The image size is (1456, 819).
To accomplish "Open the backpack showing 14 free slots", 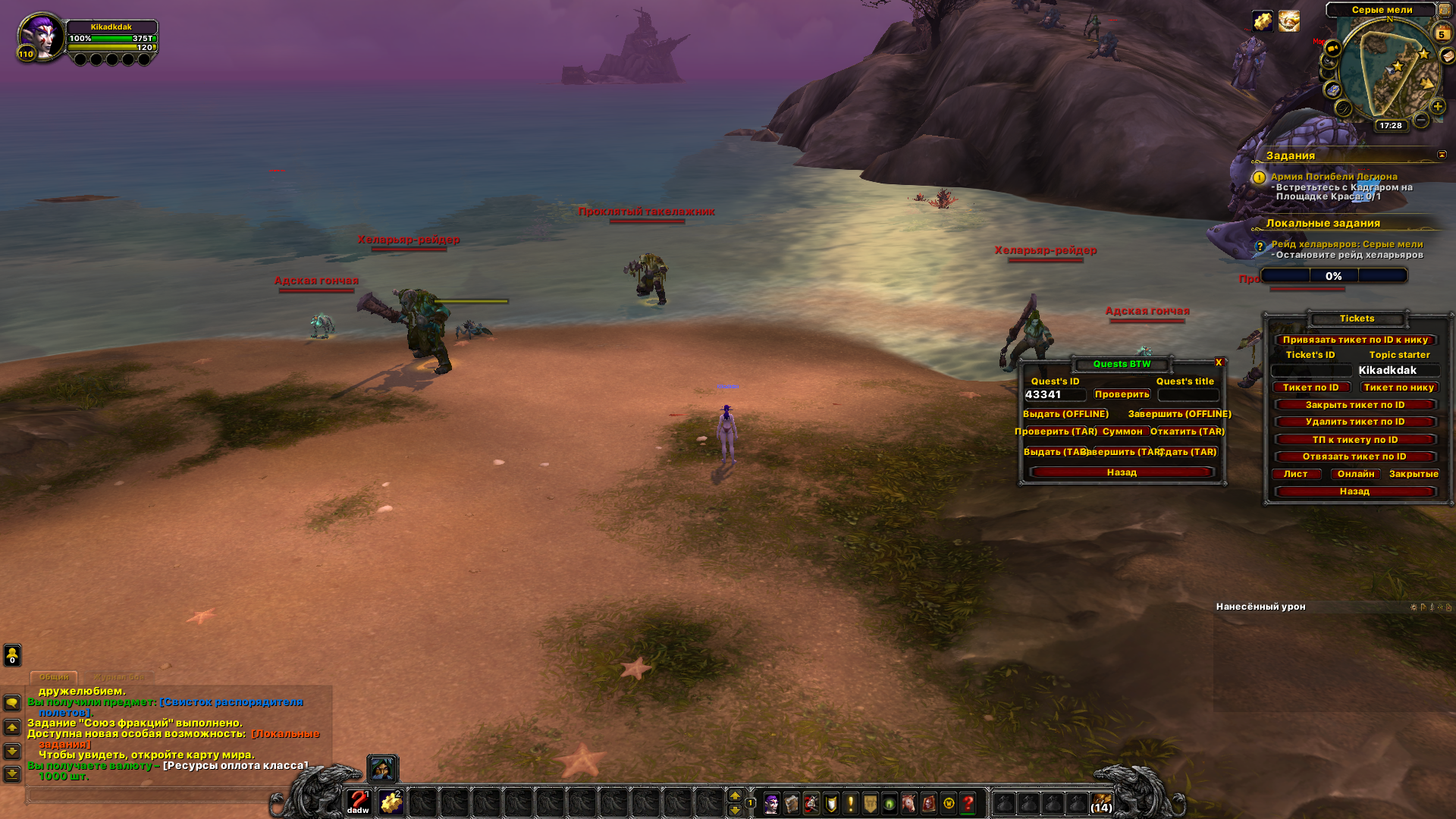I will (x=1102, y=802).
